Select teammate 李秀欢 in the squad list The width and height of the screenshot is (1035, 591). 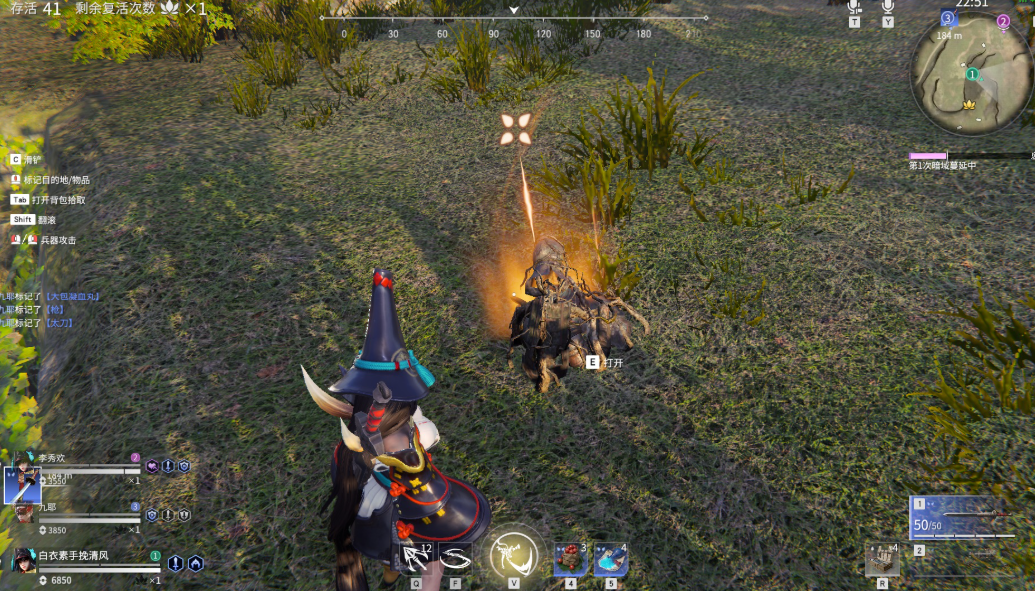(x=52, y=458)
